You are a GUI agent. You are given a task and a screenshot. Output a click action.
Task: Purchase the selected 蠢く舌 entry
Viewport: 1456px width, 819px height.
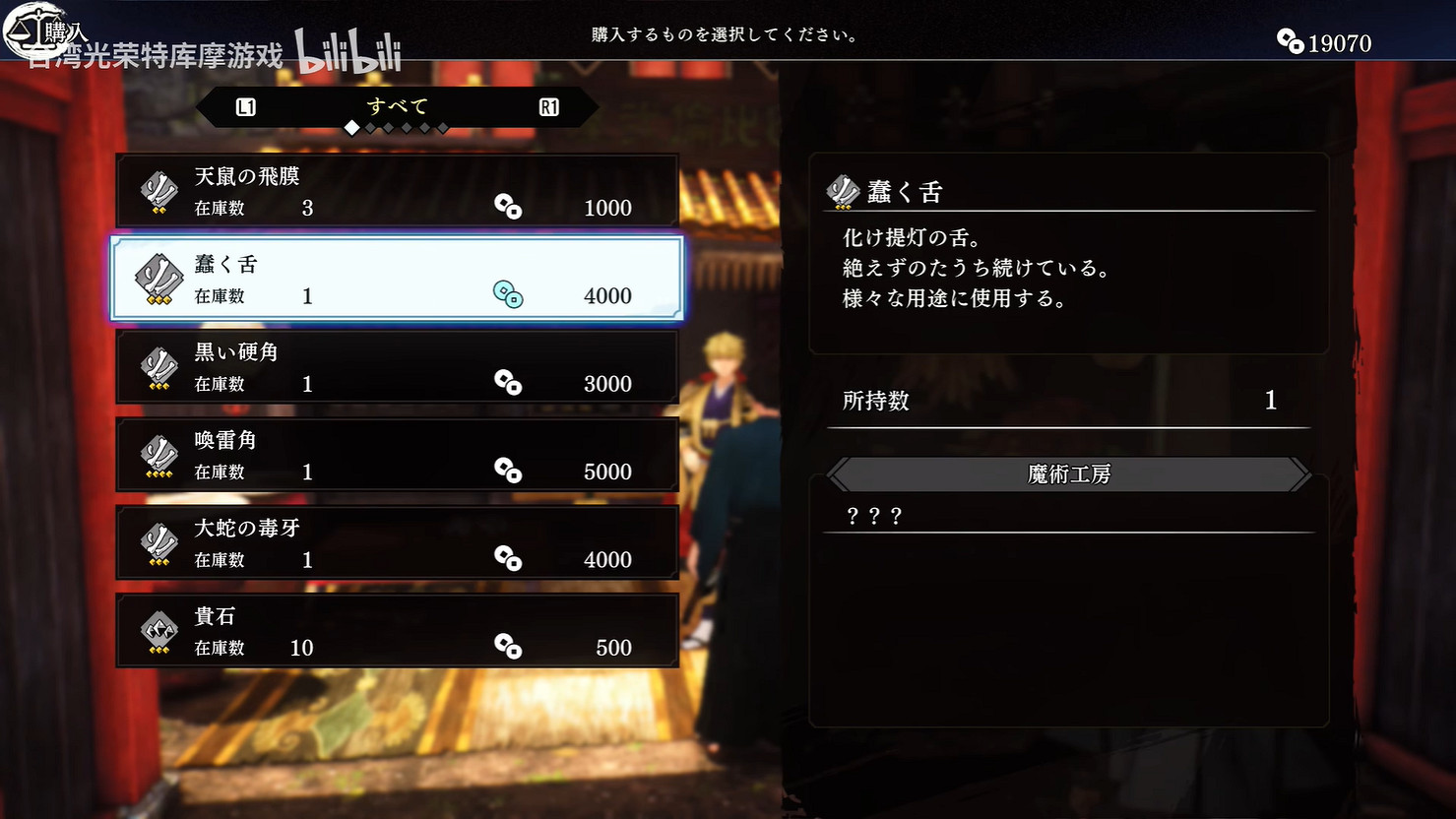[x=397, y=279]
